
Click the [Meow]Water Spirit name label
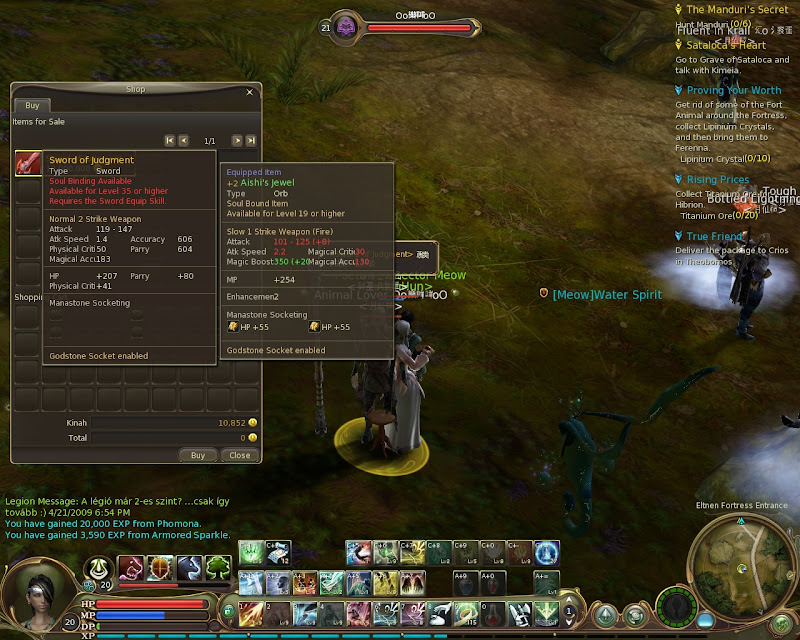607,295
